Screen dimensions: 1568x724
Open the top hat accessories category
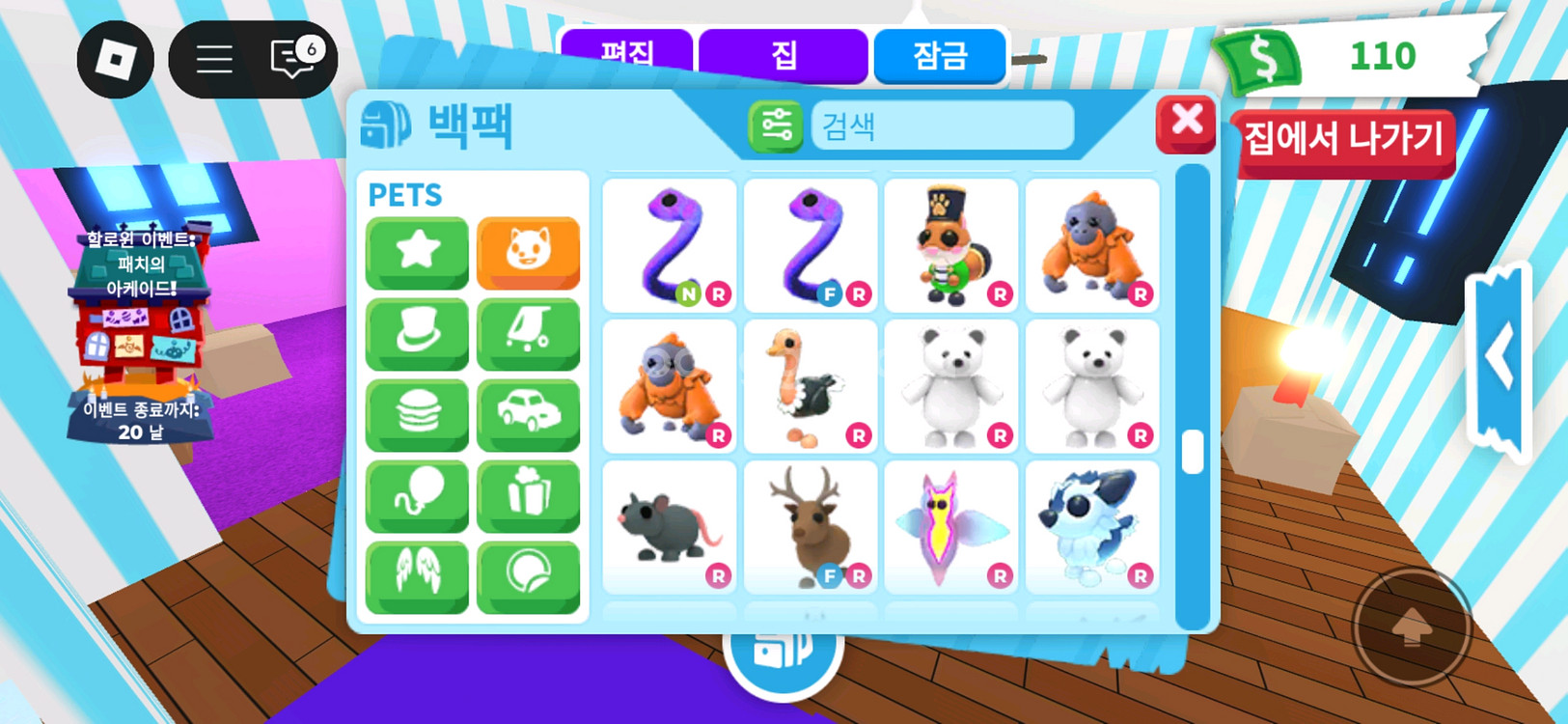[417, 332]
